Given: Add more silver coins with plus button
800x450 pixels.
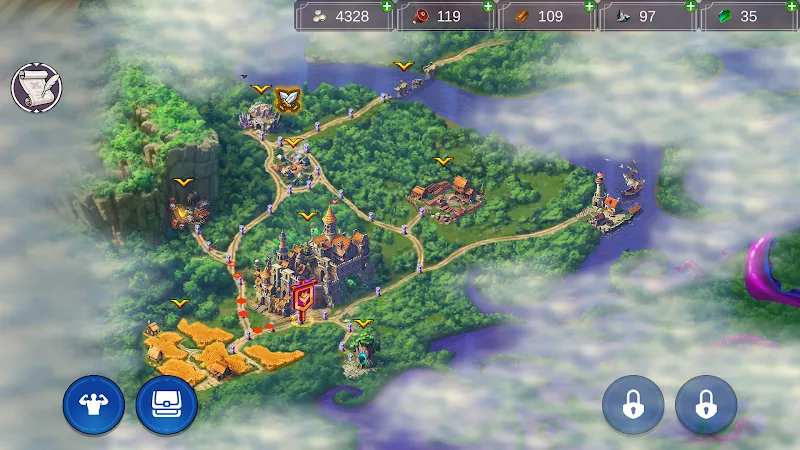Looking at the screenshot, I should (x=387, y=6).
